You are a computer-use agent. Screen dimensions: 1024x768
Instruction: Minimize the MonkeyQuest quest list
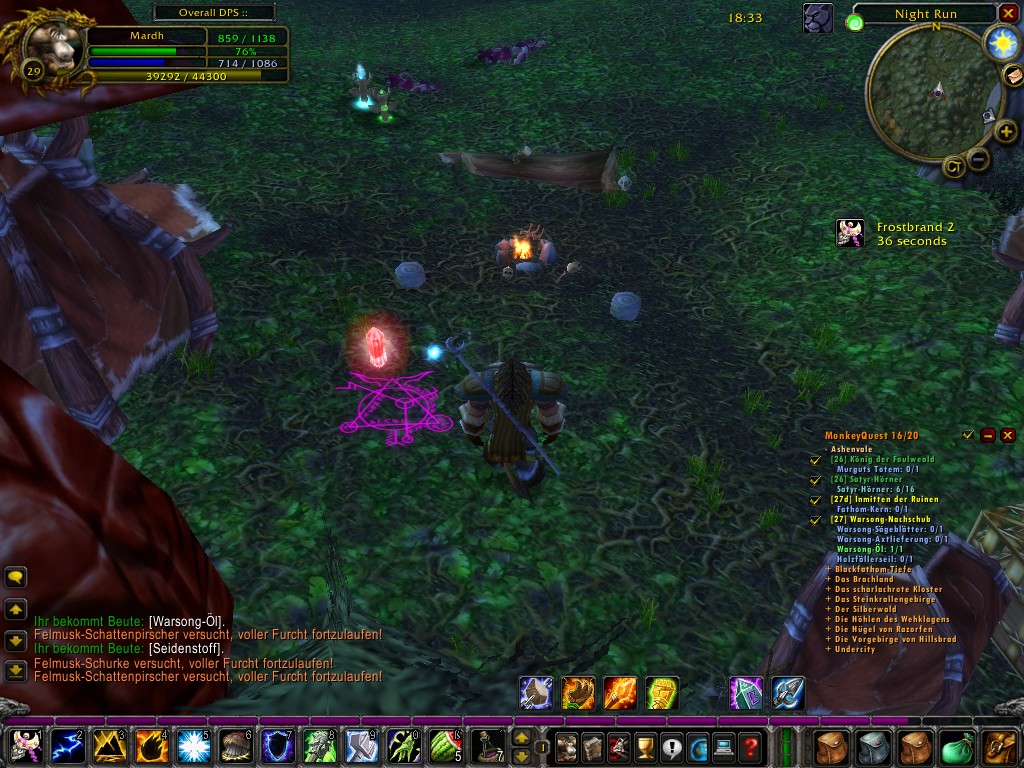coord(988,435)
